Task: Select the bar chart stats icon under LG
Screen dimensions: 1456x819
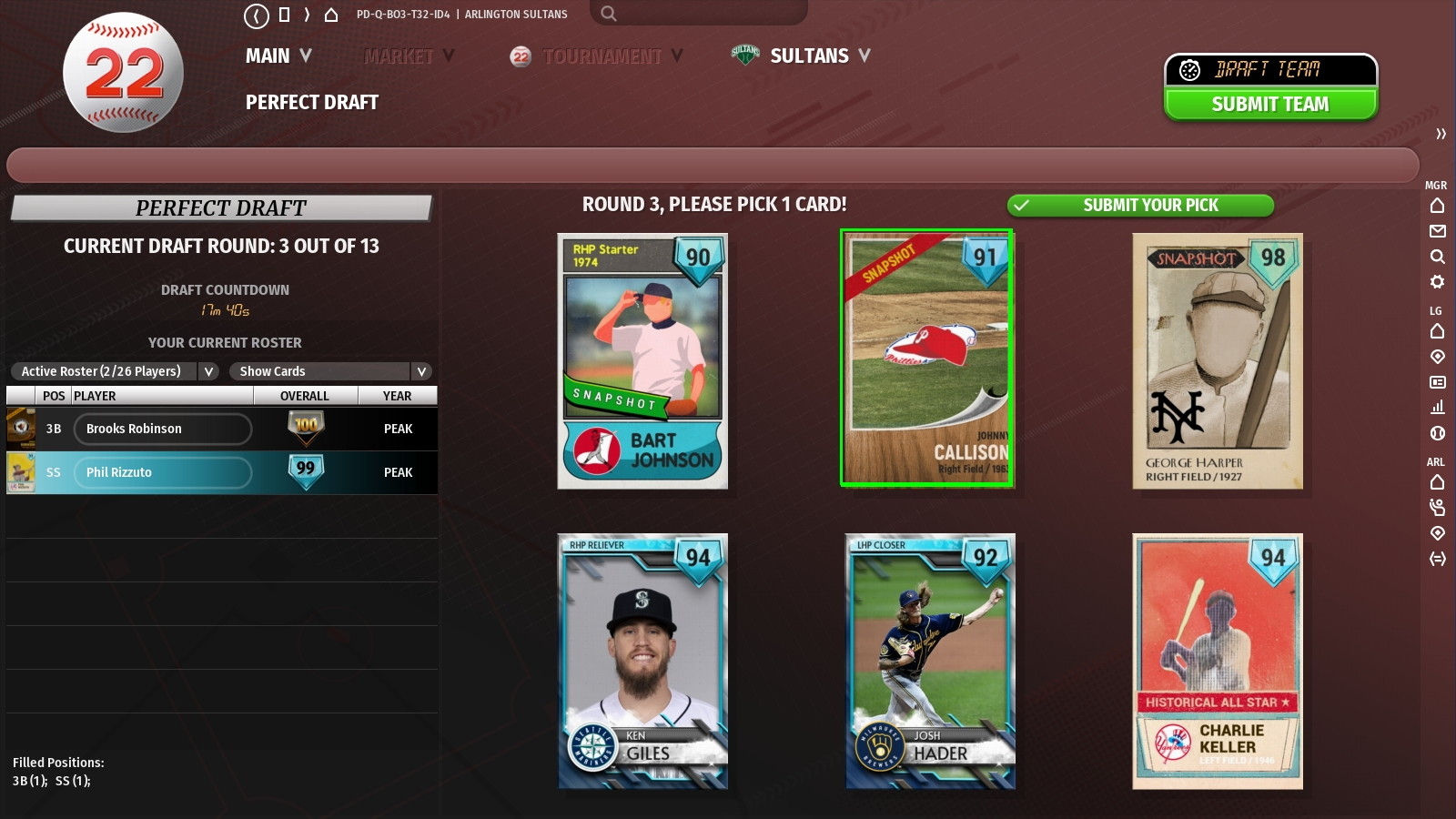Action: 1438,409
